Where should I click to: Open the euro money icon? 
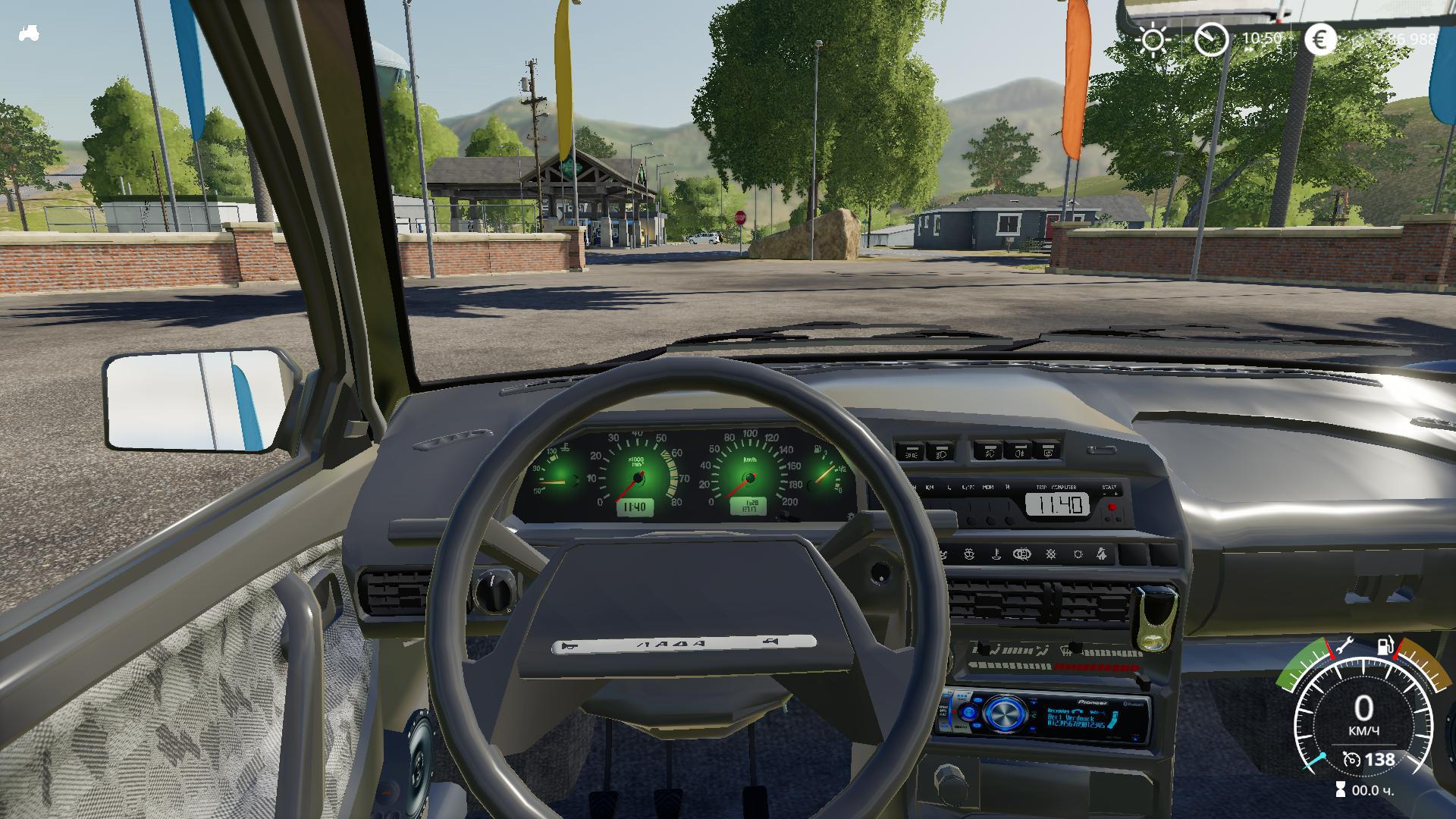click(x=1320, y=39)
